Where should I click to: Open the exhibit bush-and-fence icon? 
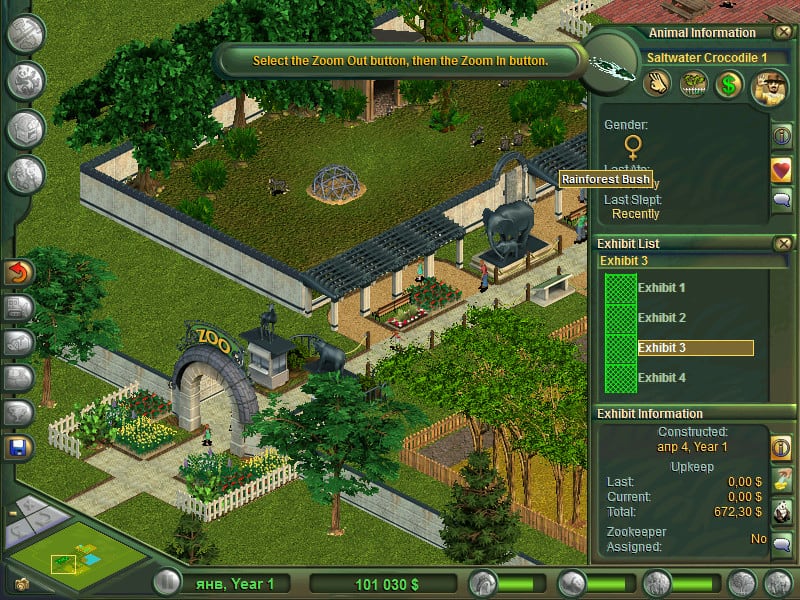point(693,86)
